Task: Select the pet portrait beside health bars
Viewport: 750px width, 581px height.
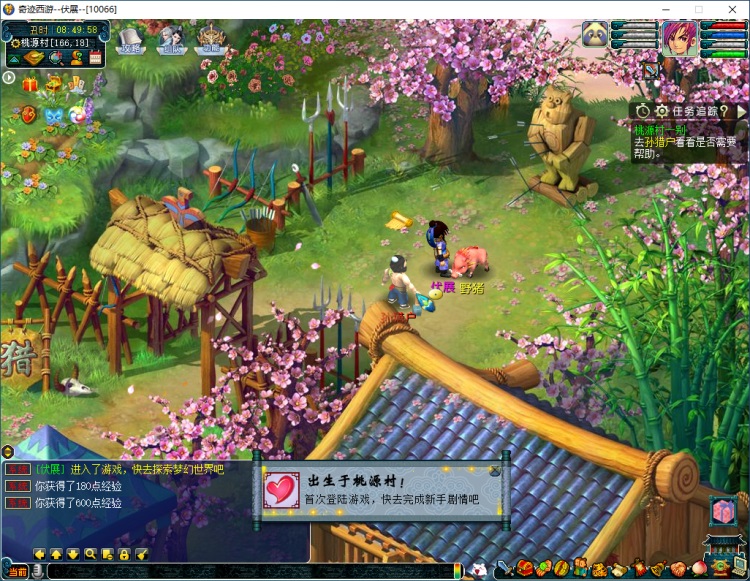Action: (x=596, y=35)
